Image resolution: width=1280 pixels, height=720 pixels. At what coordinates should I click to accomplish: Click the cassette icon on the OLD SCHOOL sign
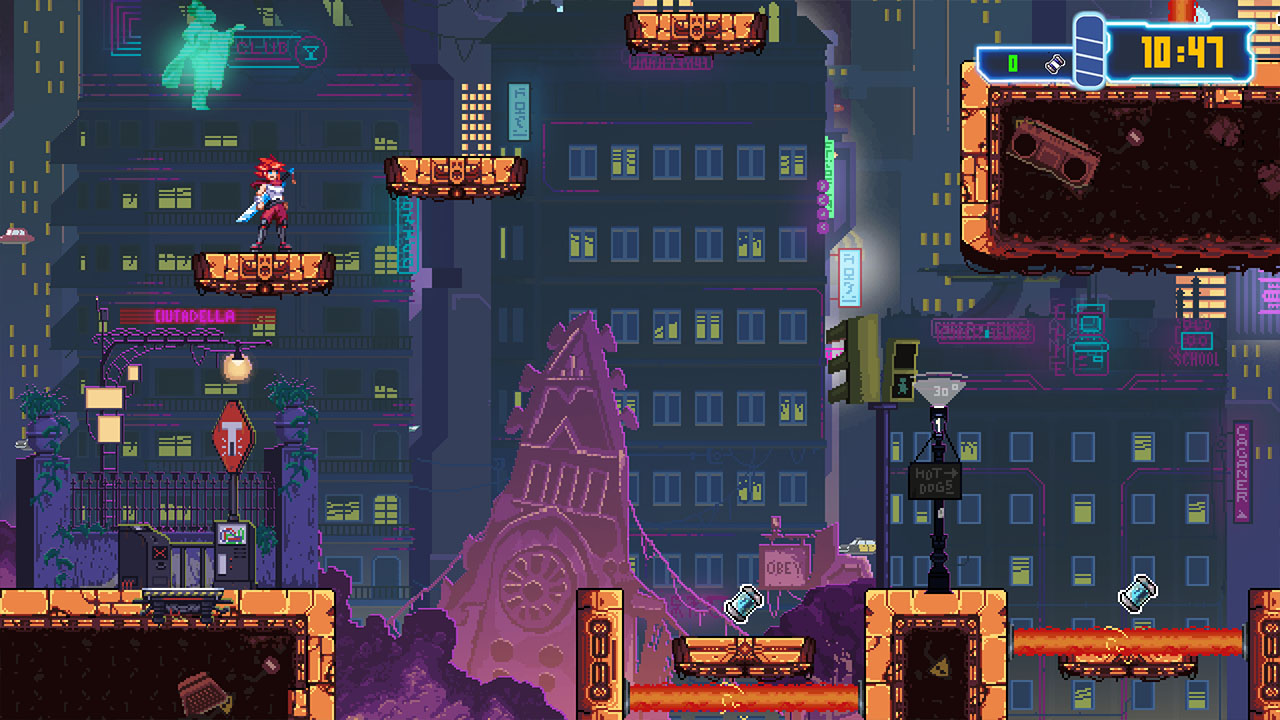point(1197,339)
